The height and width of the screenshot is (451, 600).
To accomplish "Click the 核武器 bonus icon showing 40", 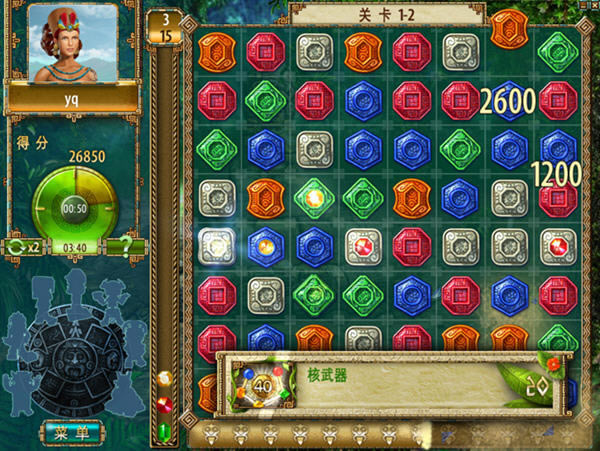I will pyautogui.click(x=265, y=381).
